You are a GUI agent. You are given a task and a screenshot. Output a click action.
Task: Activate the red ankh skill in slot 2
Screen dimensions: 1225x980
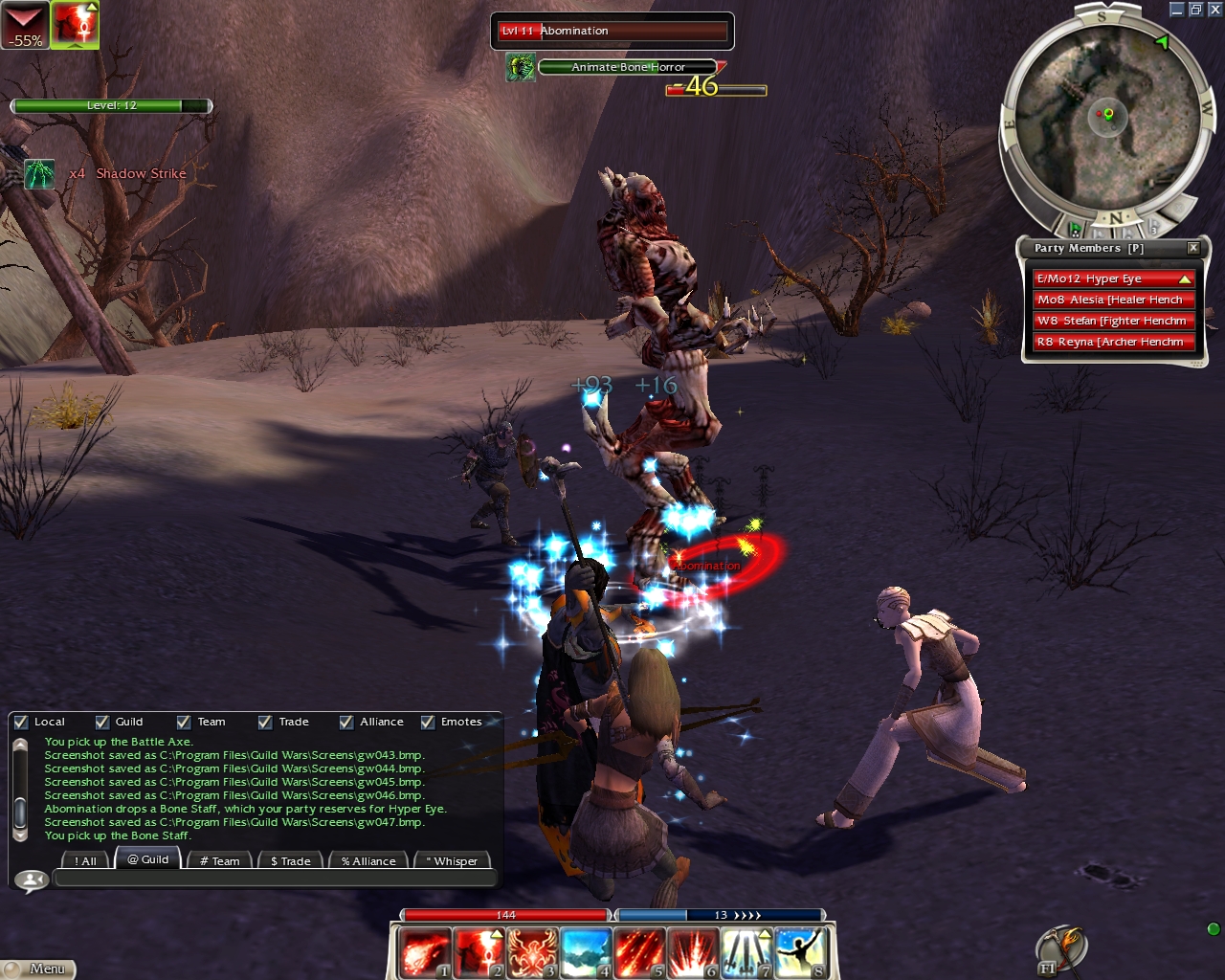[x=478, y=952]
